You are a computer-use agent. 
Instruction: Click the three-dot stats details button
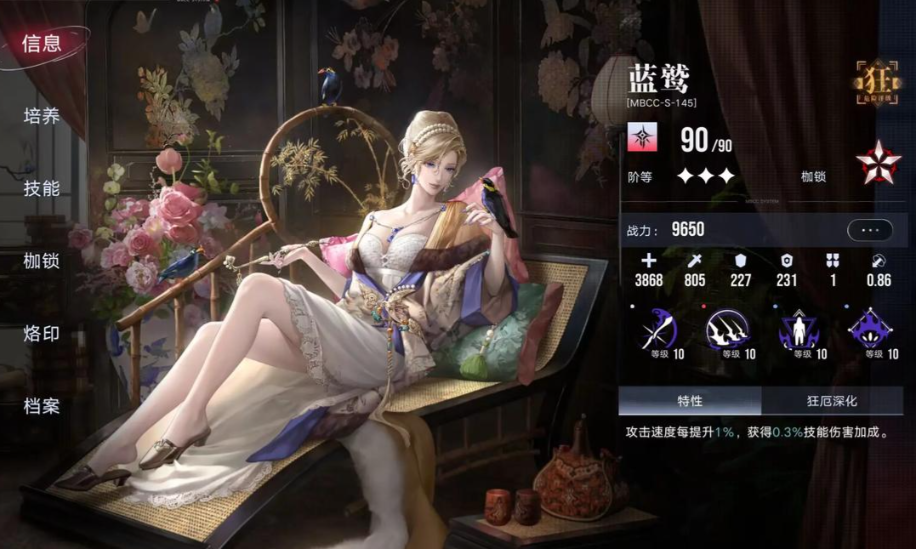[869, 230]
